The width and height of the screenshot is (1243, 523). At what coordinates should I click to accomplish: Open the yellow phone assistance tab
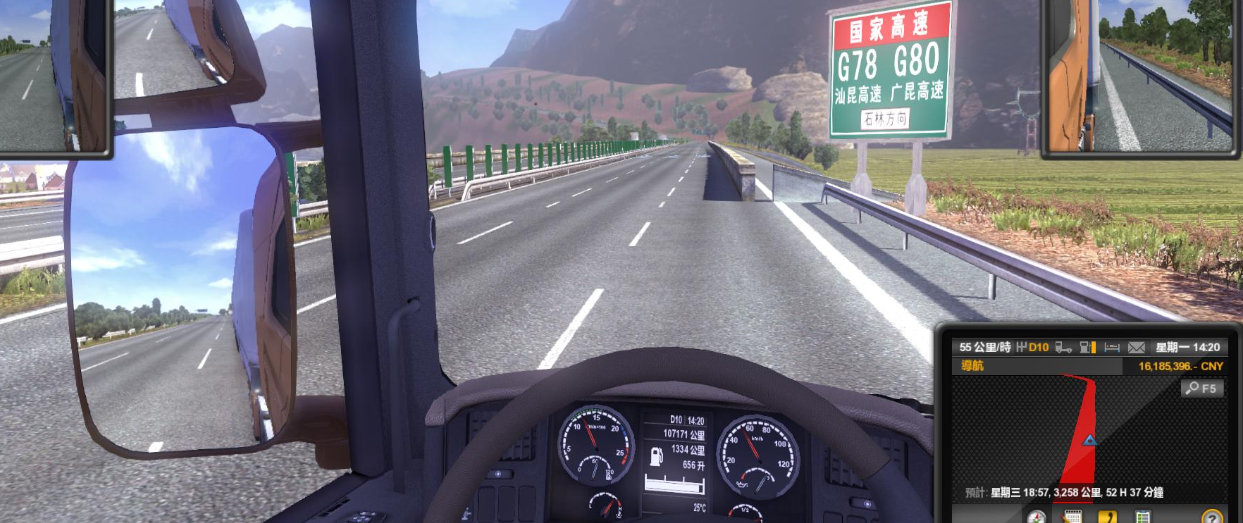[1107, 517]
